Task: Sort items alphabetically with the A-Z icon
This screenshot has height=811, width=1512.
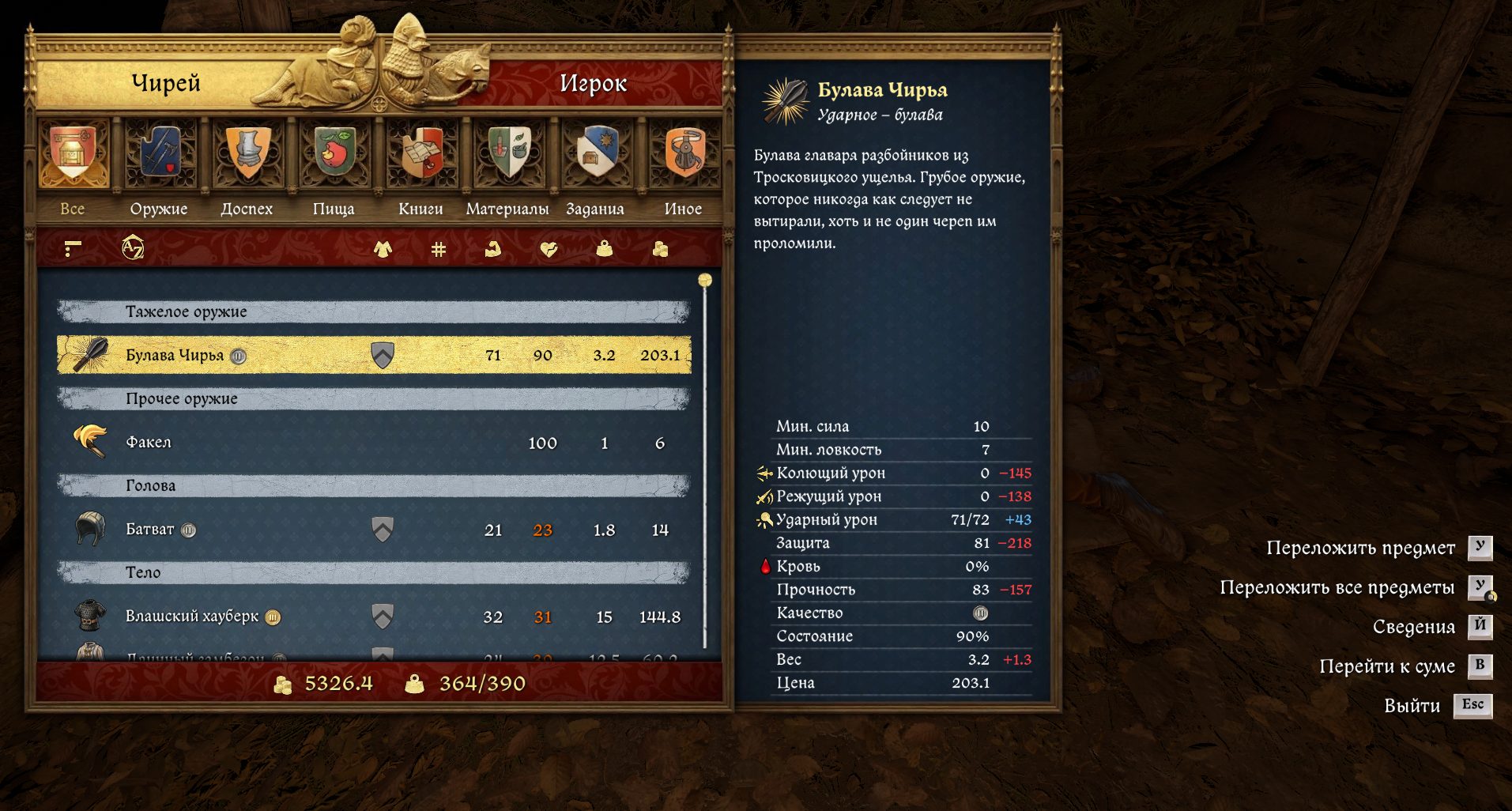Action: coord(133,249)
